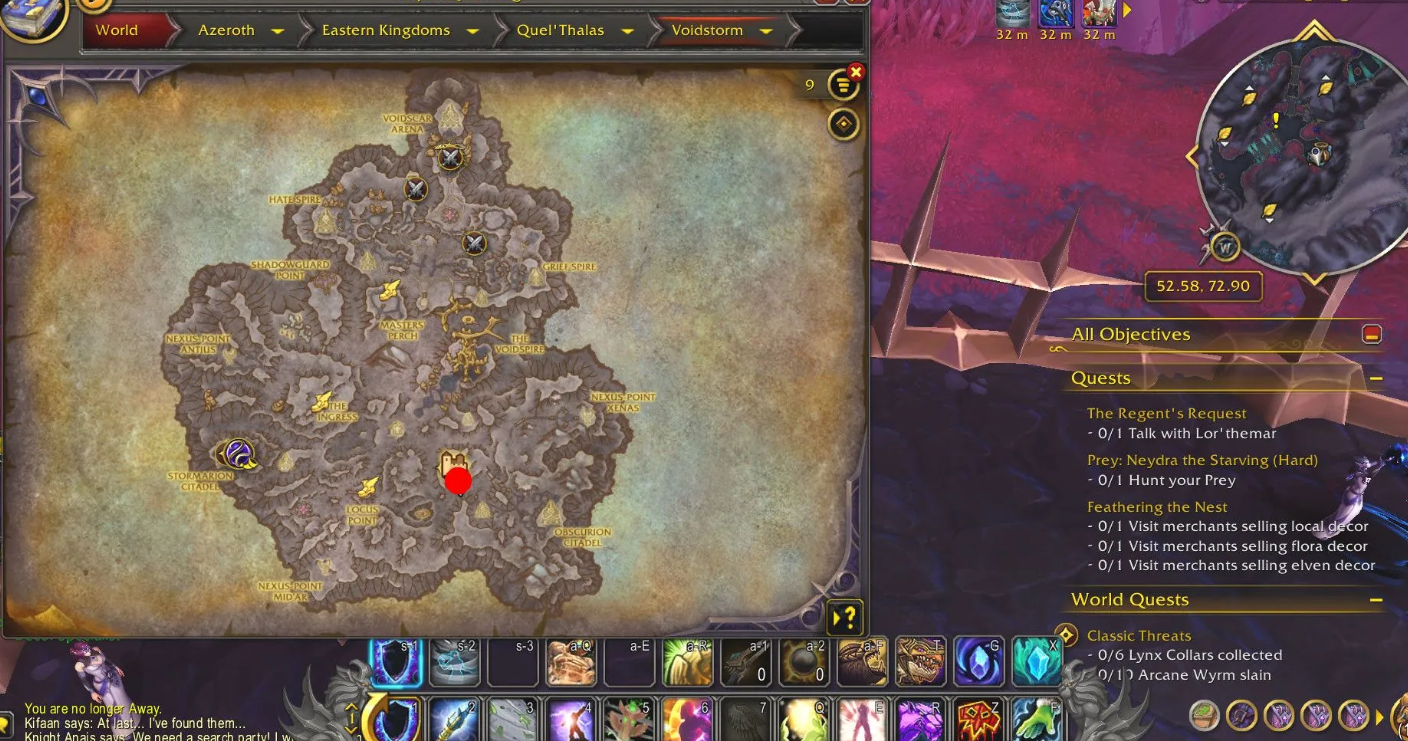
Task: Open the Feathering the Nest quest
Action: pyautogui.click(x=1157, y=507)
